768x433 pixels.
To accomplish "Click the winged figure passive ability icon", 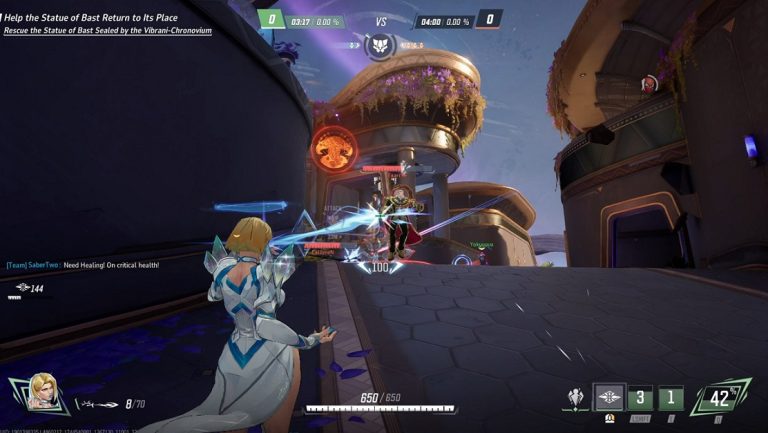I will 575,398.
